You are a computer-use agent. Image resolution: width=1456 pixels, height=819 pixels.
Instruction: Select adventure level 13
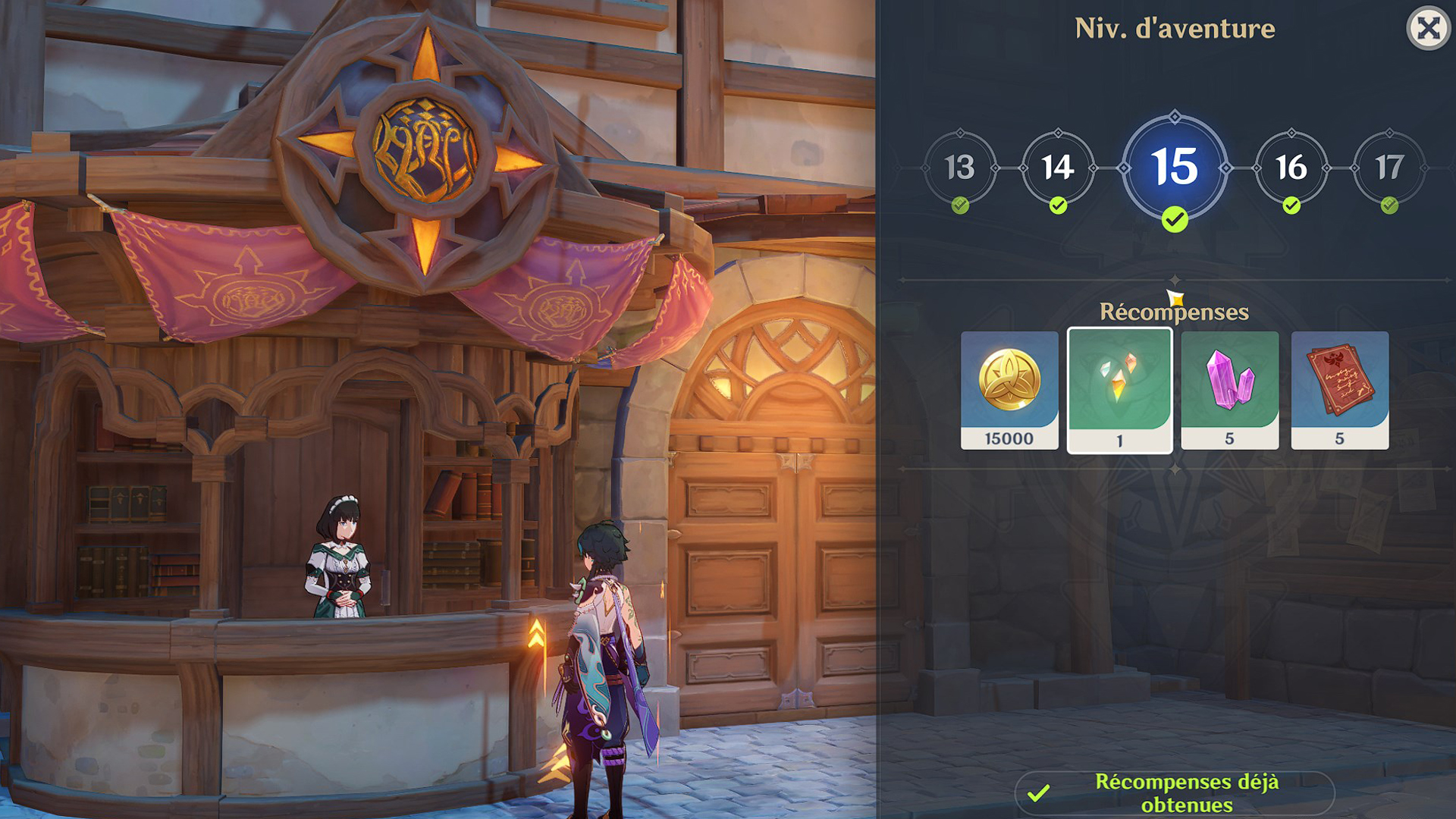pyautogui.click(x=959, y=168)
